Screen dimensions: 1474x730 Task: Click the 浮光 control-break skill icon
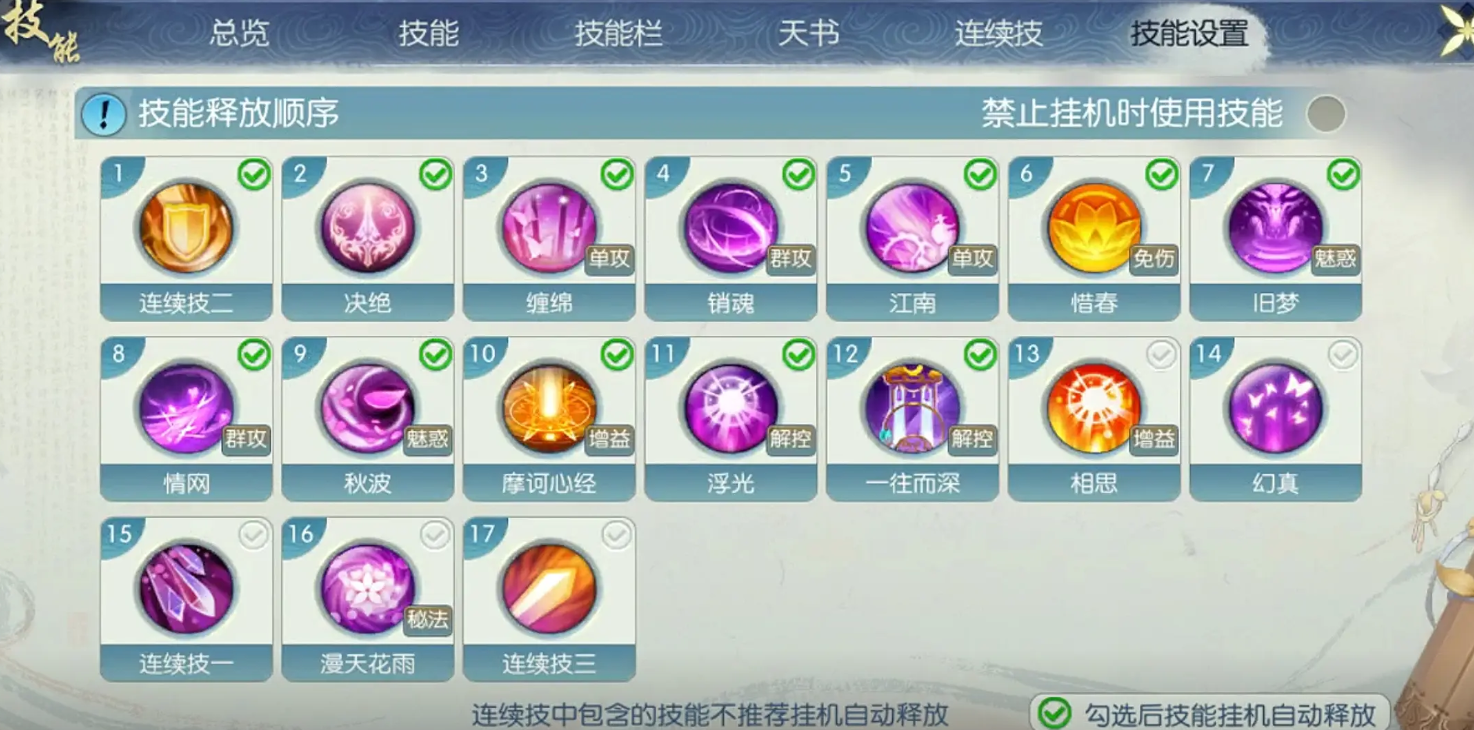(x=731, y=408)
